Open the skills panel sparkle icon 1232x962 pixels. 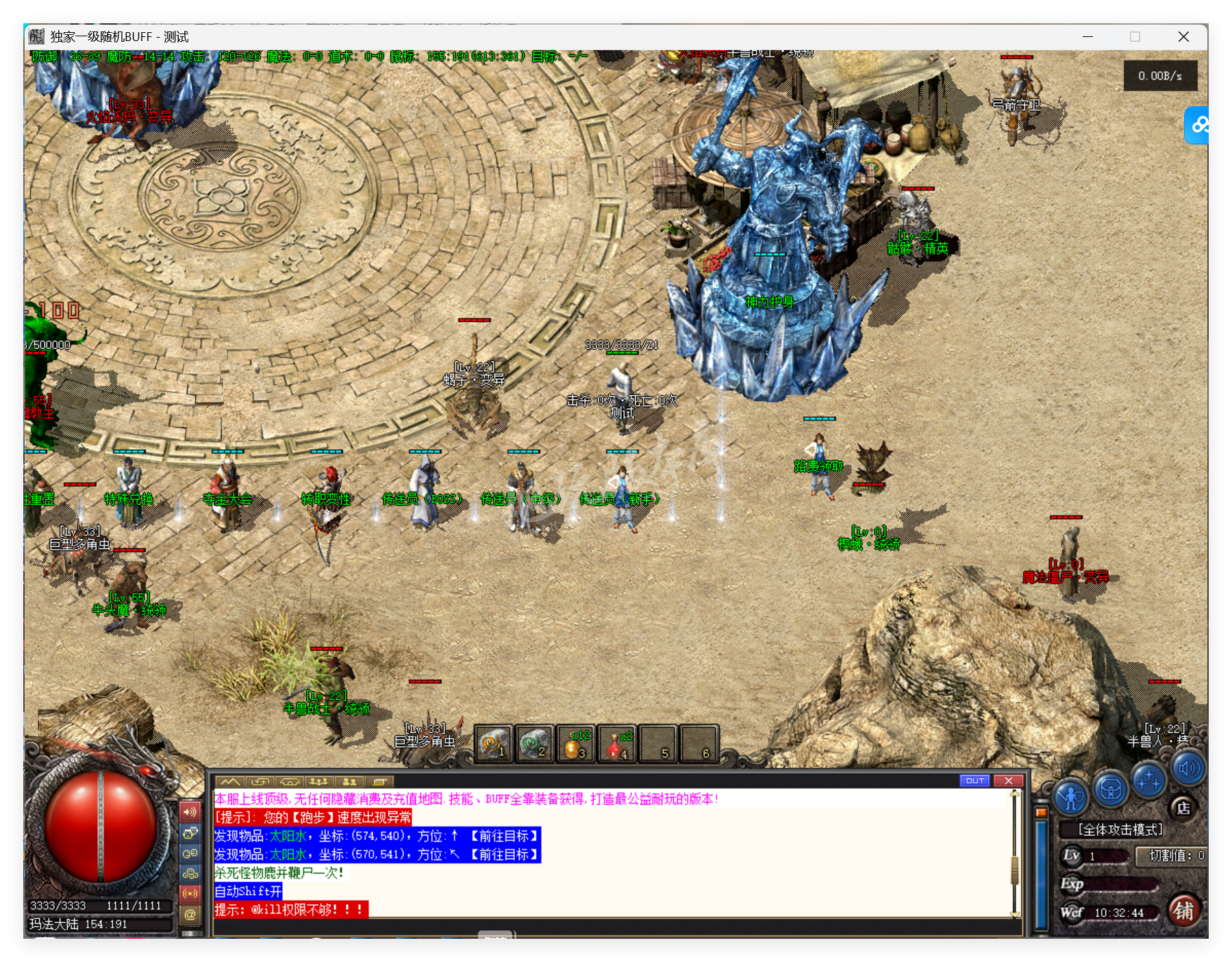click(1148, 781)
